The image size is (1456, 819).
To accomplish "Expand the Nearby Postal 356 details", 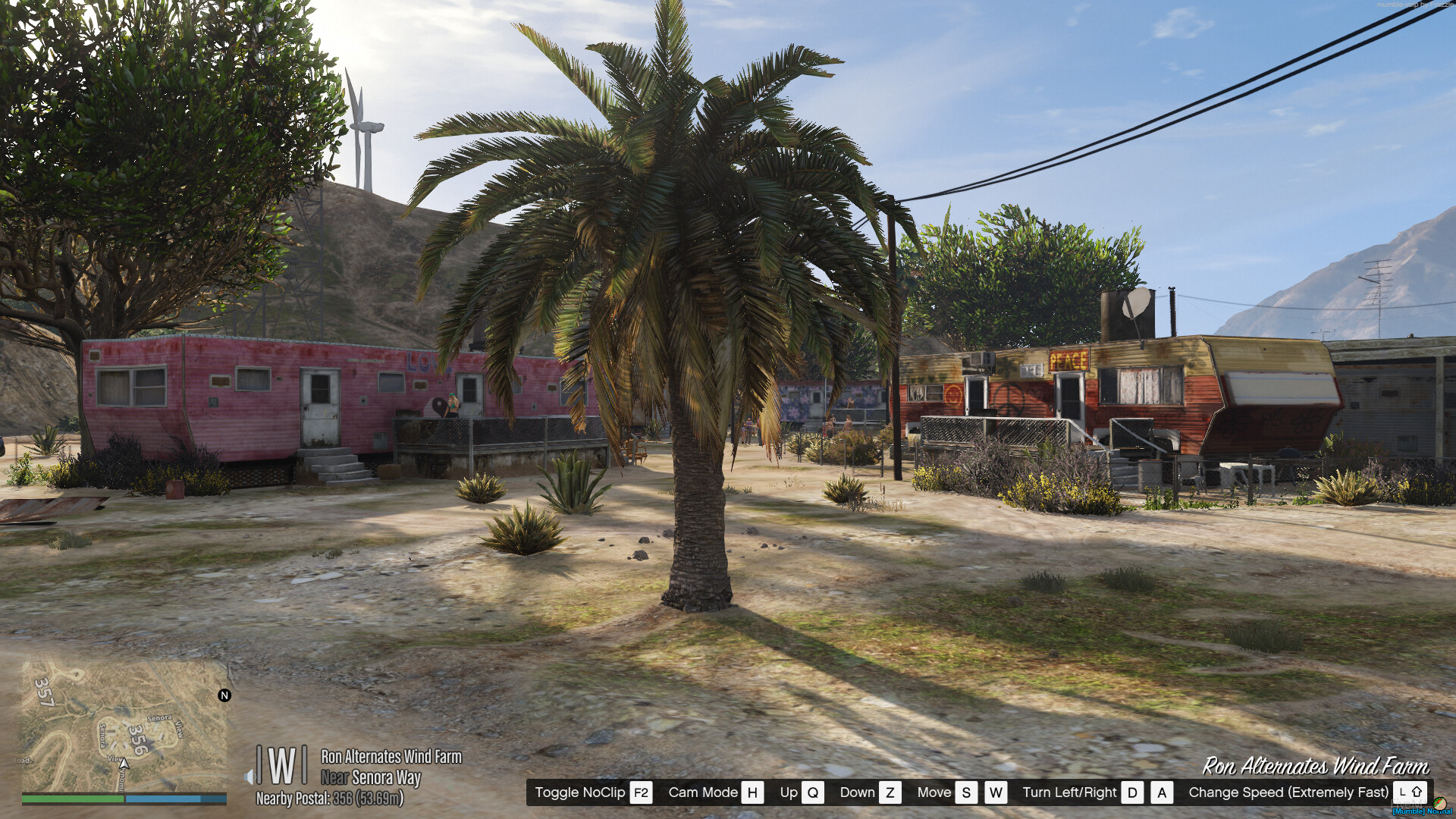I will coord(331,799).
